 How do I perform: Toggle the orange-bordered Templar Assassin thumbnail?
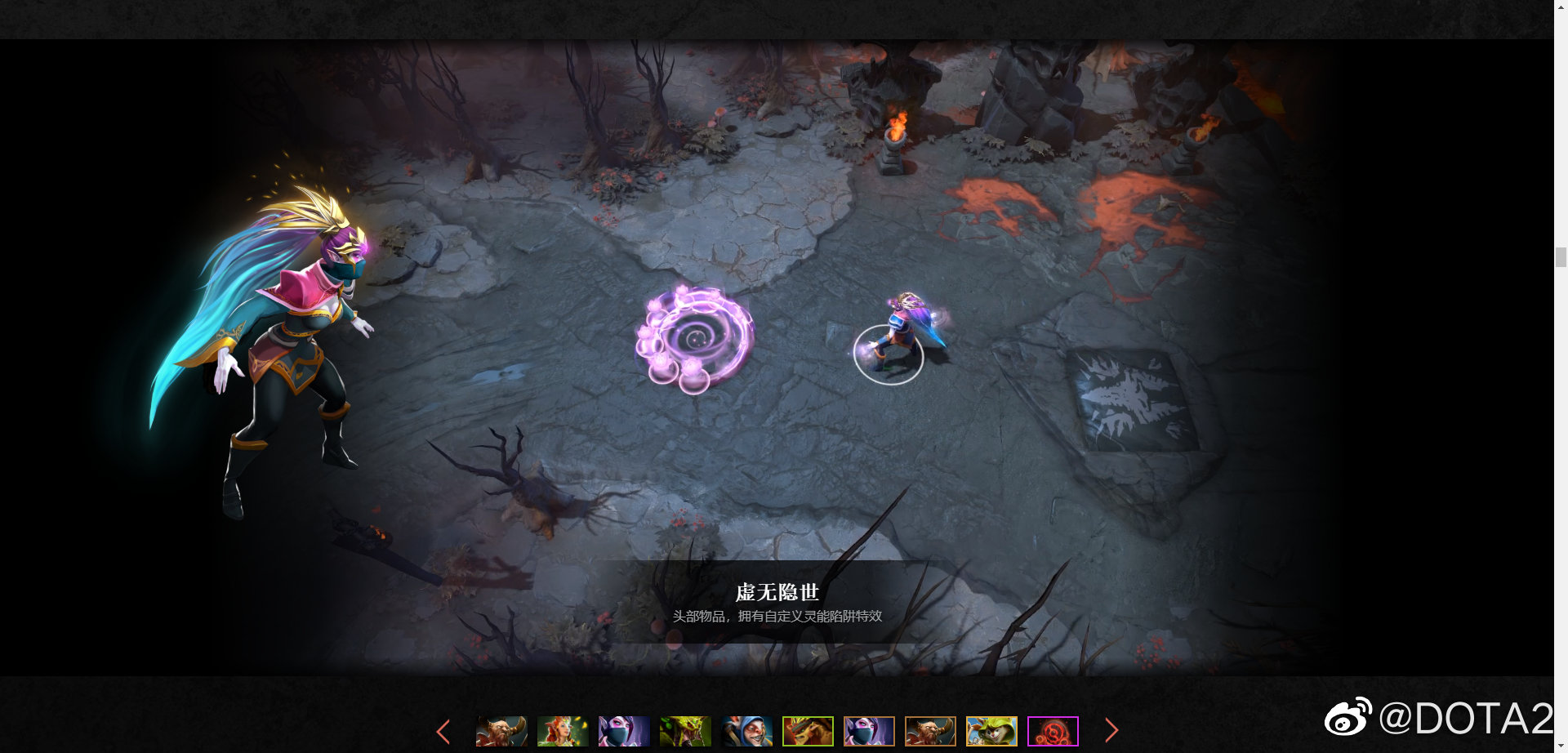coord(870,732)
